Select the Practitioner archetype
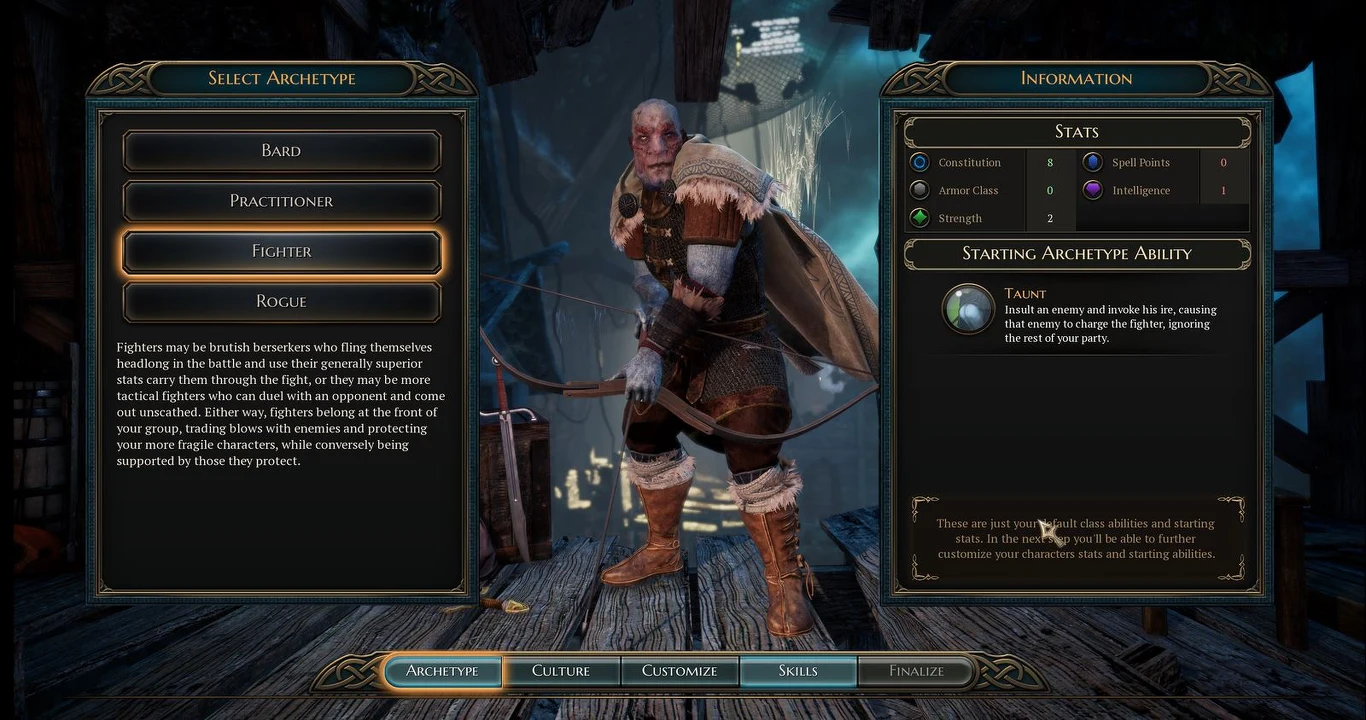This screenshot has width=1366, height=720. (281, 201)
